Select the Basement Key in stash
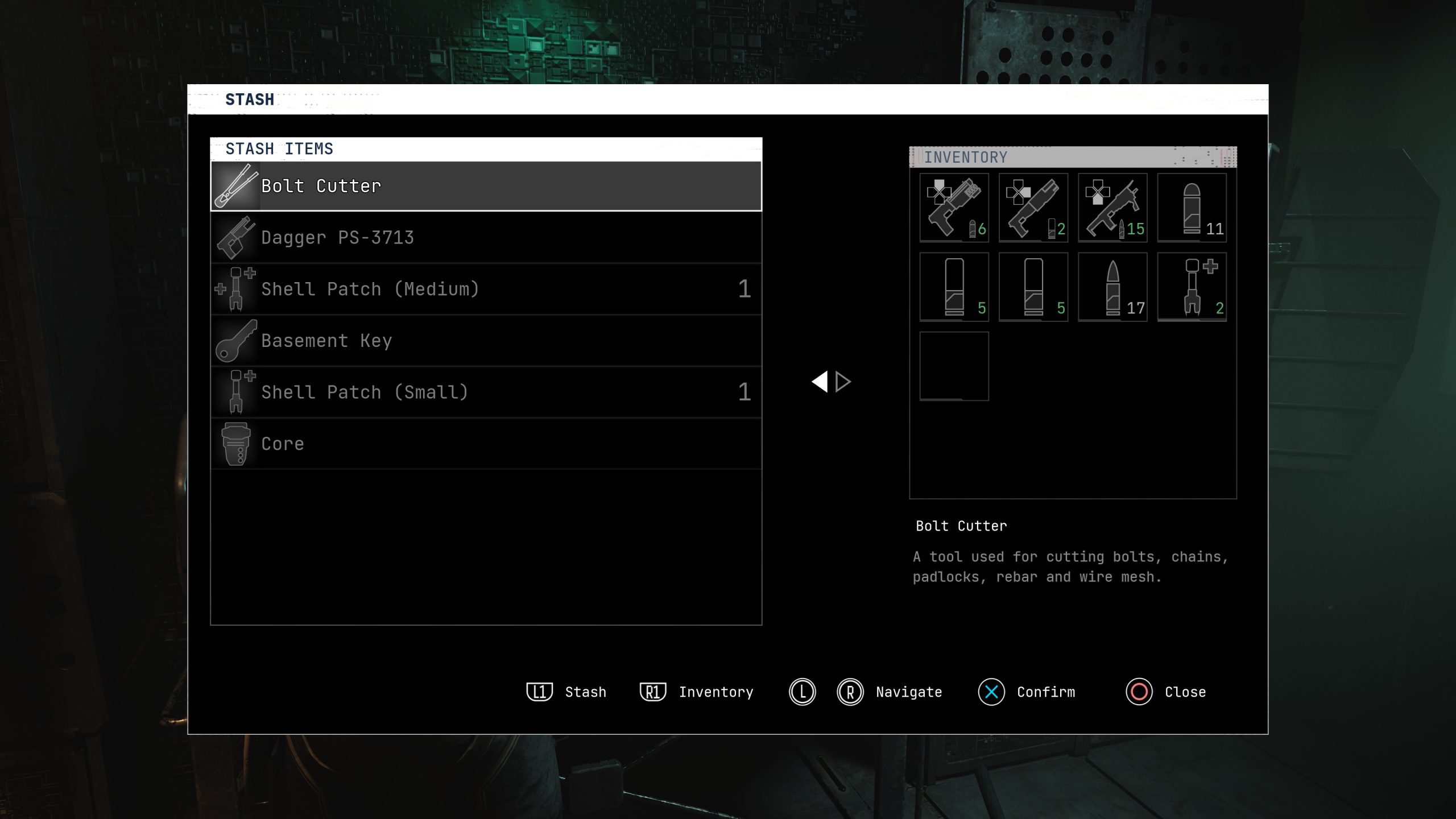Viewport: 1456px width, 819px height. click(486, 341)
